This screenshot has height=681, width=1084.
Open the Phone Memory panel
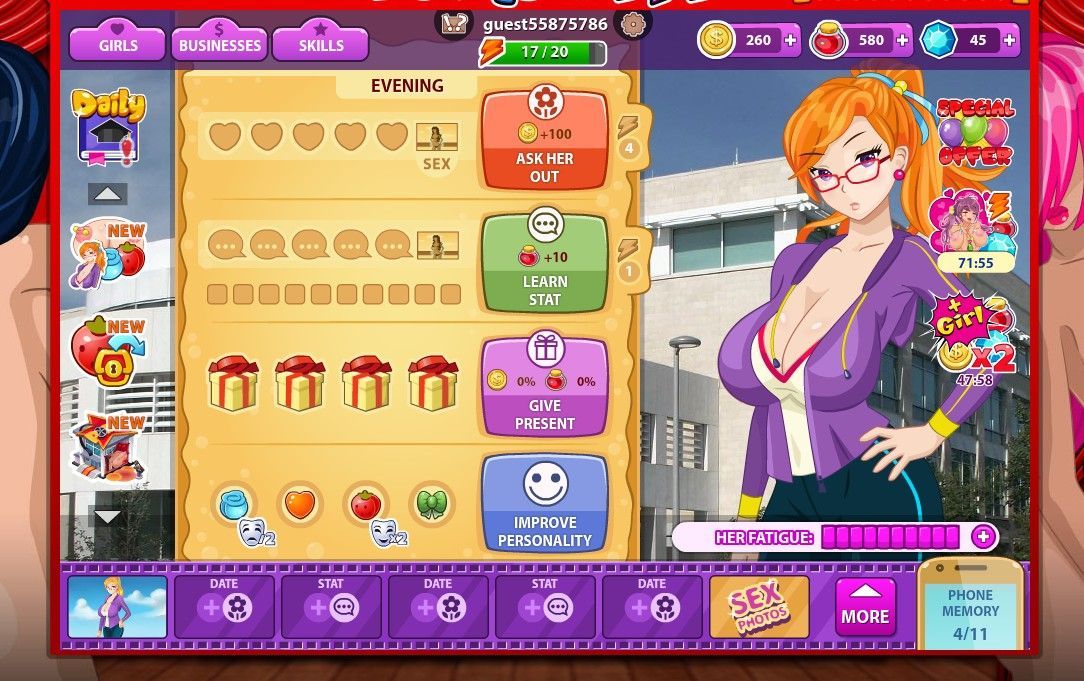pos(970,612)
